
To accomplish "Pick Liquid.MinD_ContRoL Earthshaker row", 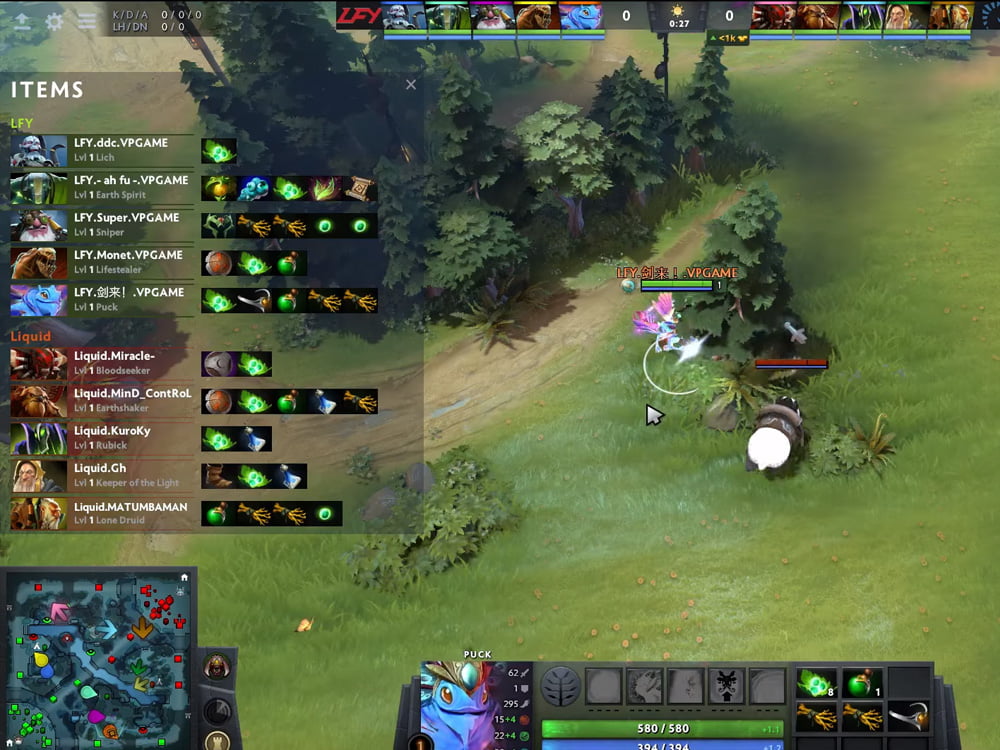I will coord(102,400).
